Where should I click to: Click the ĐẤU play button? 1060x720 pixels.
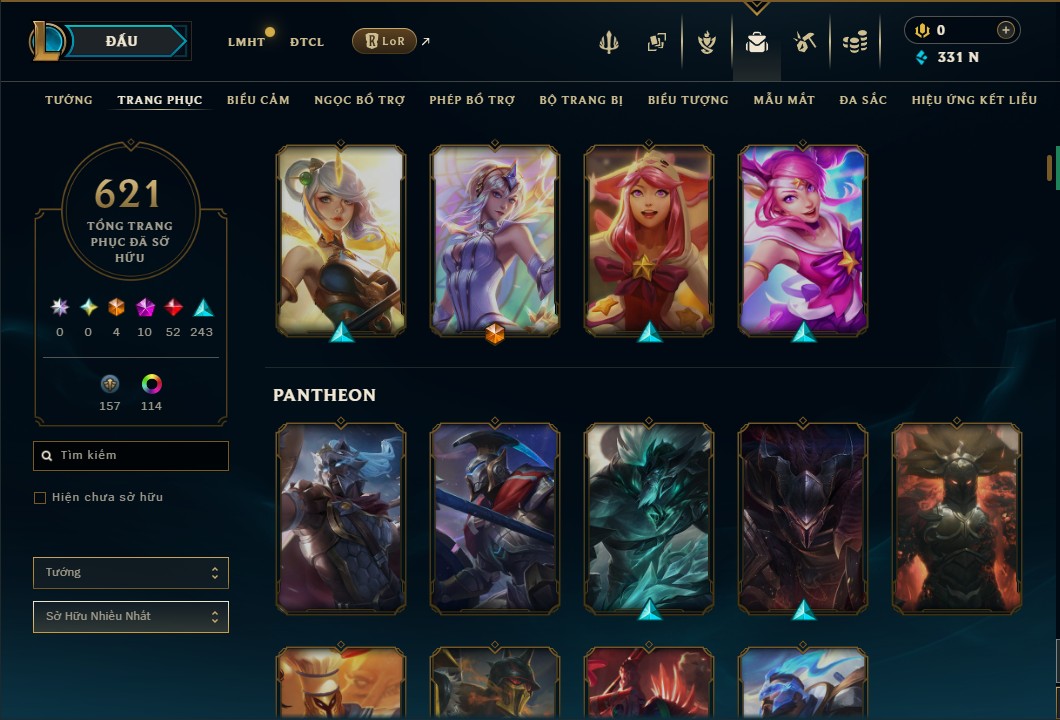coord(122,41)
